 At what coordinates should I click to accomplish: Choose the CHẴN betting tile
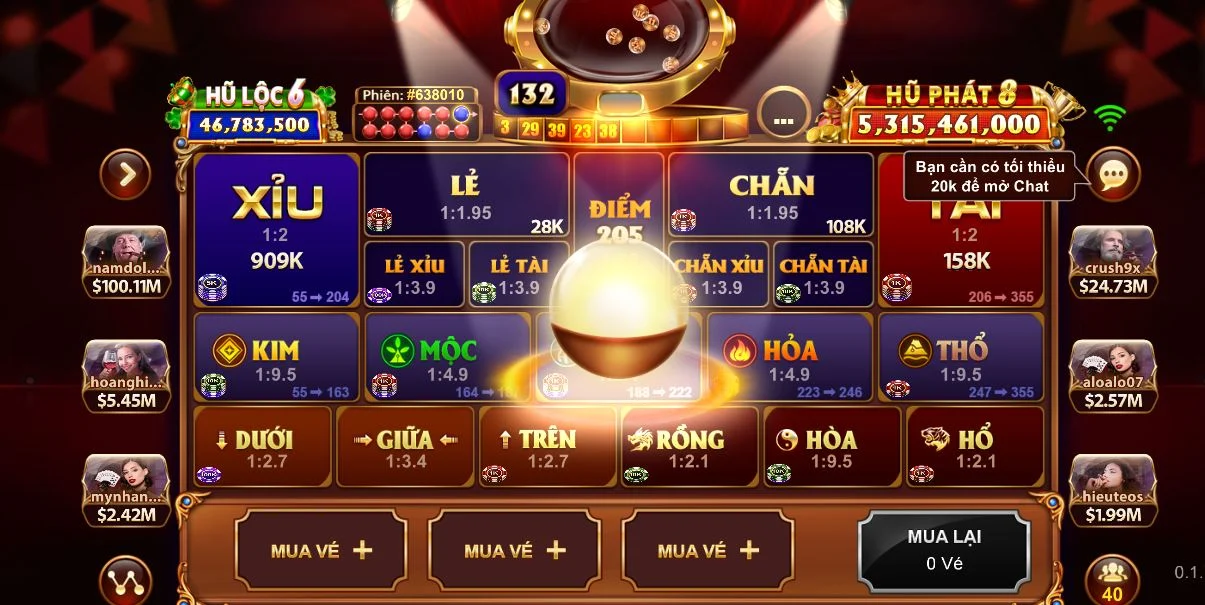(770, 195)
